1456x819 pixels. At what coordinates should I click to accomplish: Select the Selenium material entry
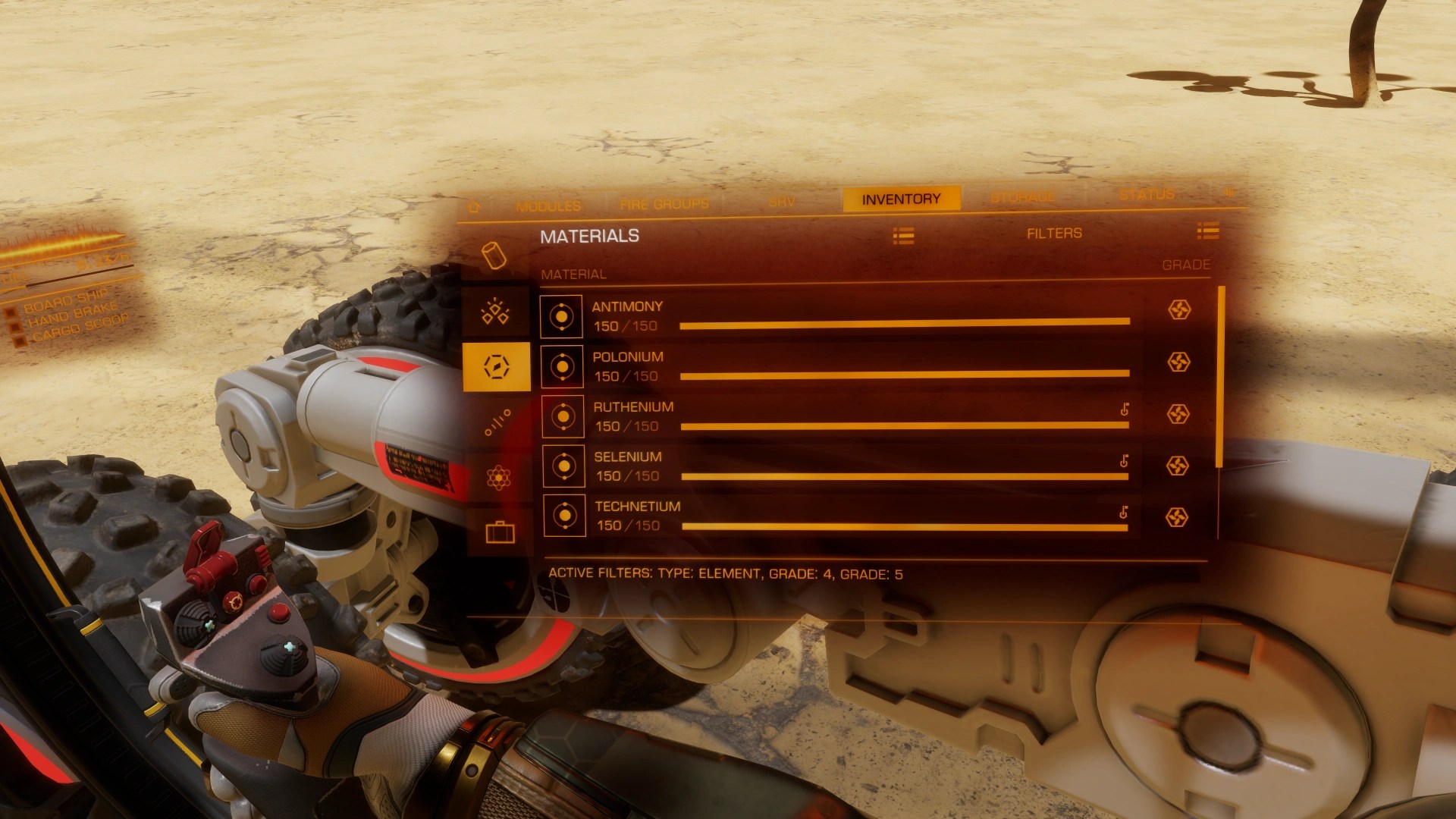pos(834,466)
